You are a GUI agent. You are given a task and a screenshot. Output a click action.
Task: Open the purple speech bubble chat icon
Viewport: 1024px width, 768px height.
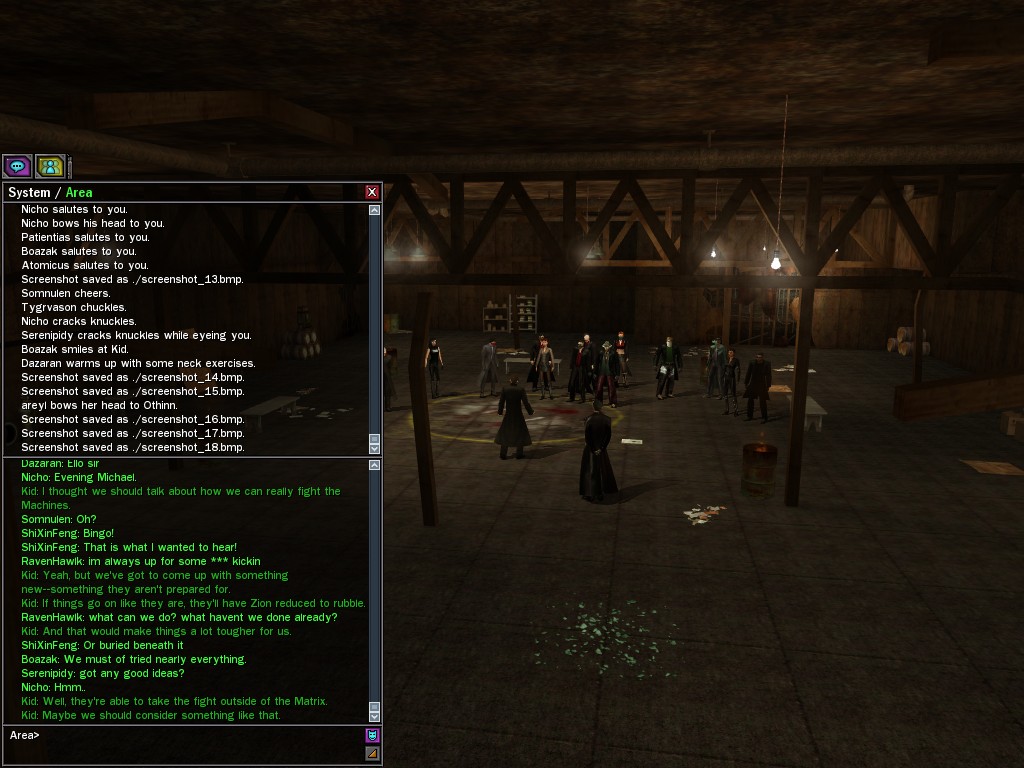[x=18, y=166]
